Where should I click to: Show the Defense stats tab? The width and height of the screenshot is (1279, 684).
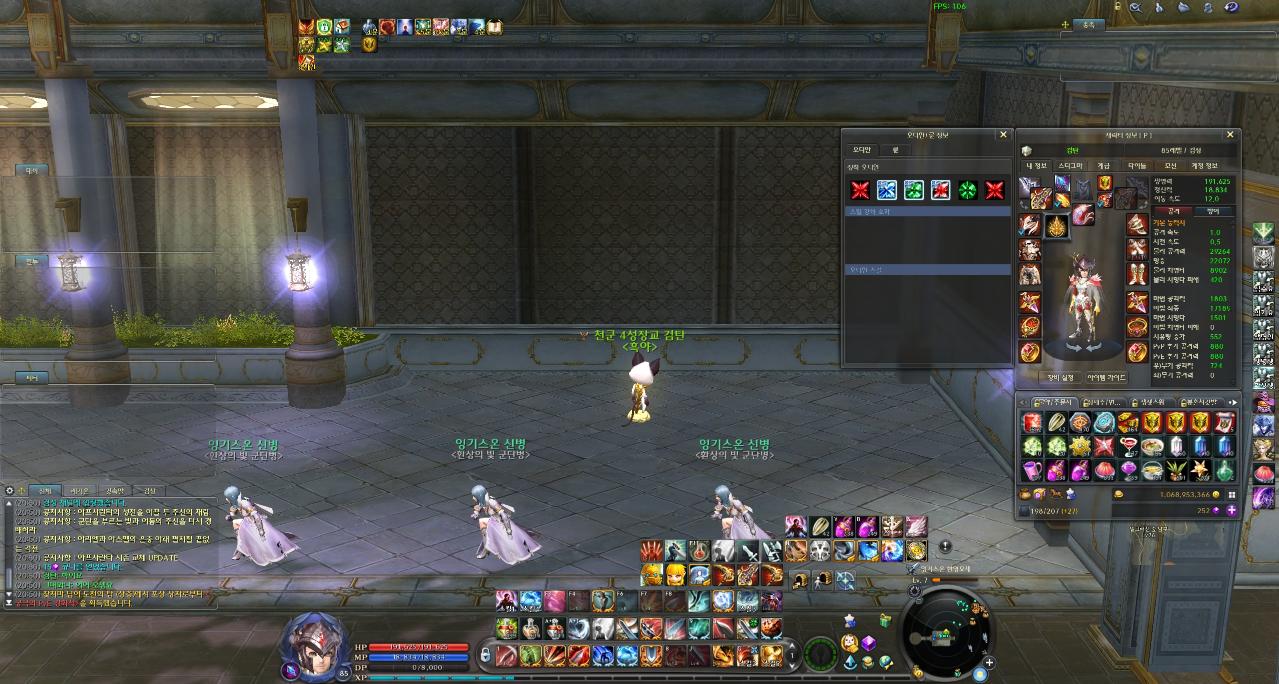[x=1214, y=211]
